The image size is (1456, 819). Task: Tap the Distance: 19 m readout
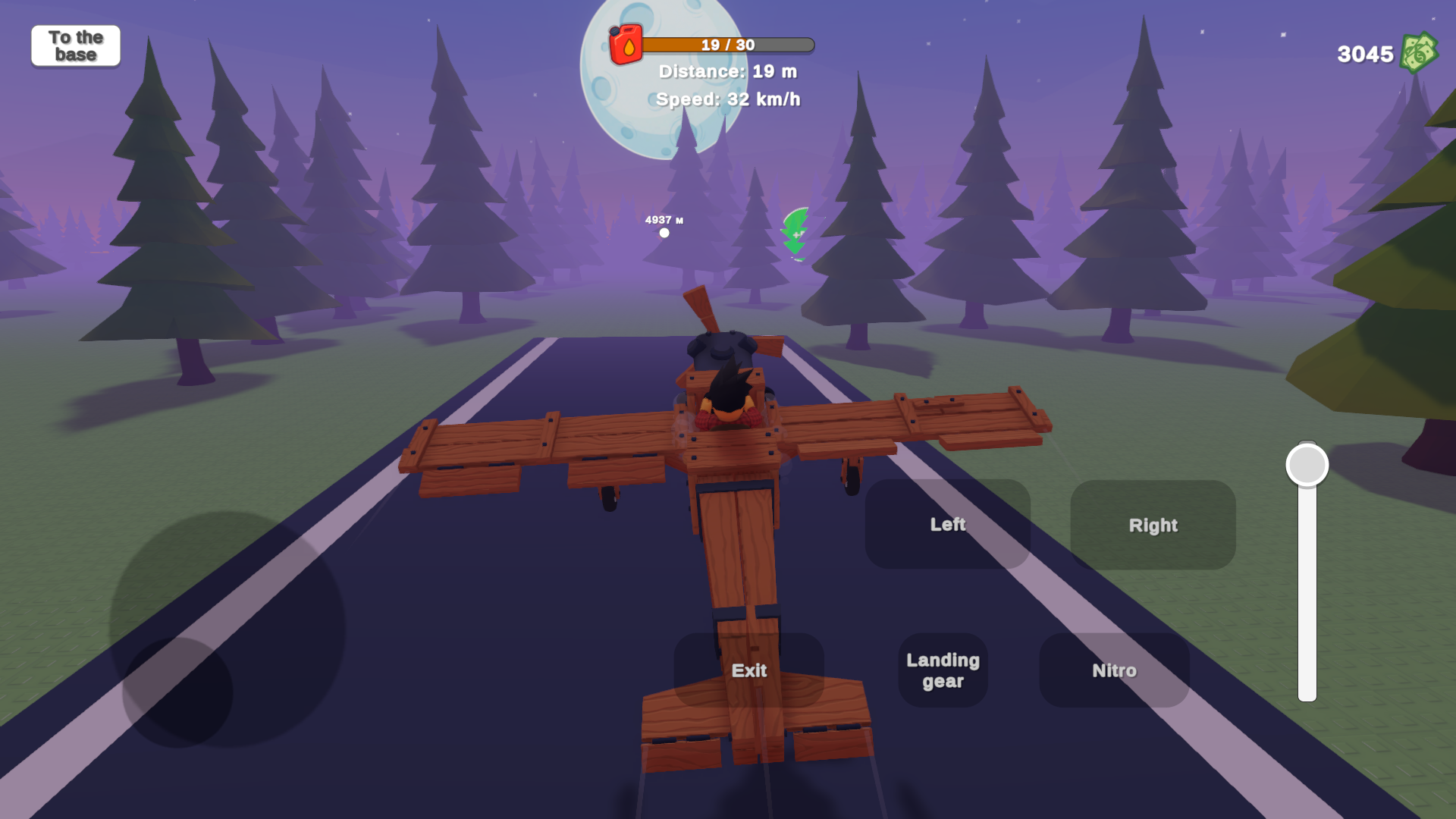[x=726, y=71]
